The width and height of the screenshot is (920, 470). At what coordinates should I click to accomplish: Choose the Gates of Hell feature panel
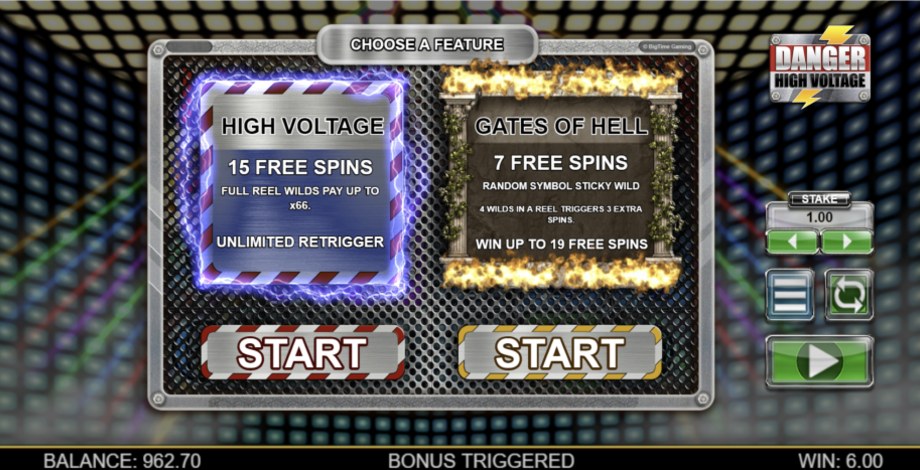(x=560, y=180)
